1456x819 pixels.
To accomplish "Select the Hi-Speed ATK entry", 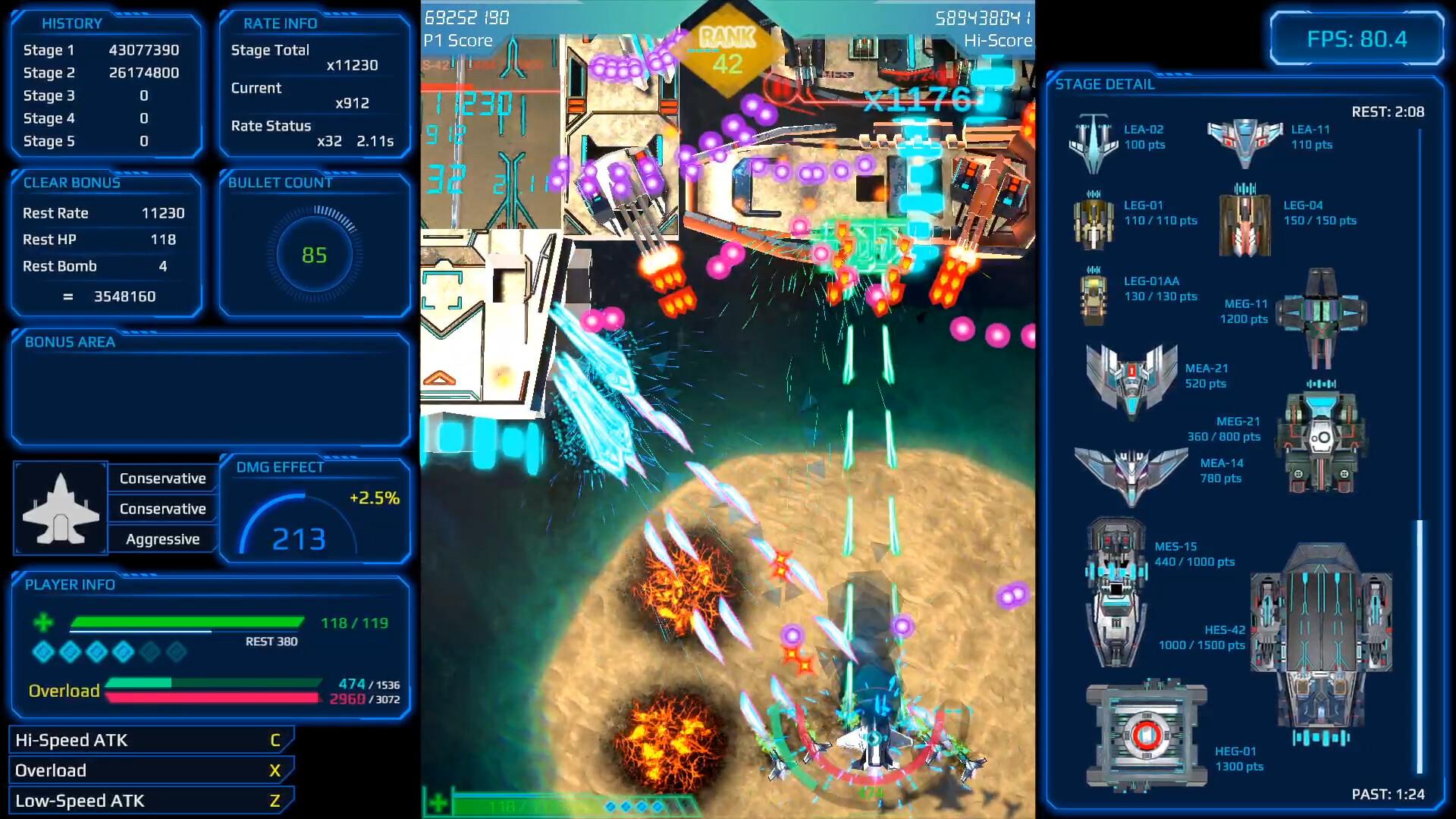I will tap(150, 740).
